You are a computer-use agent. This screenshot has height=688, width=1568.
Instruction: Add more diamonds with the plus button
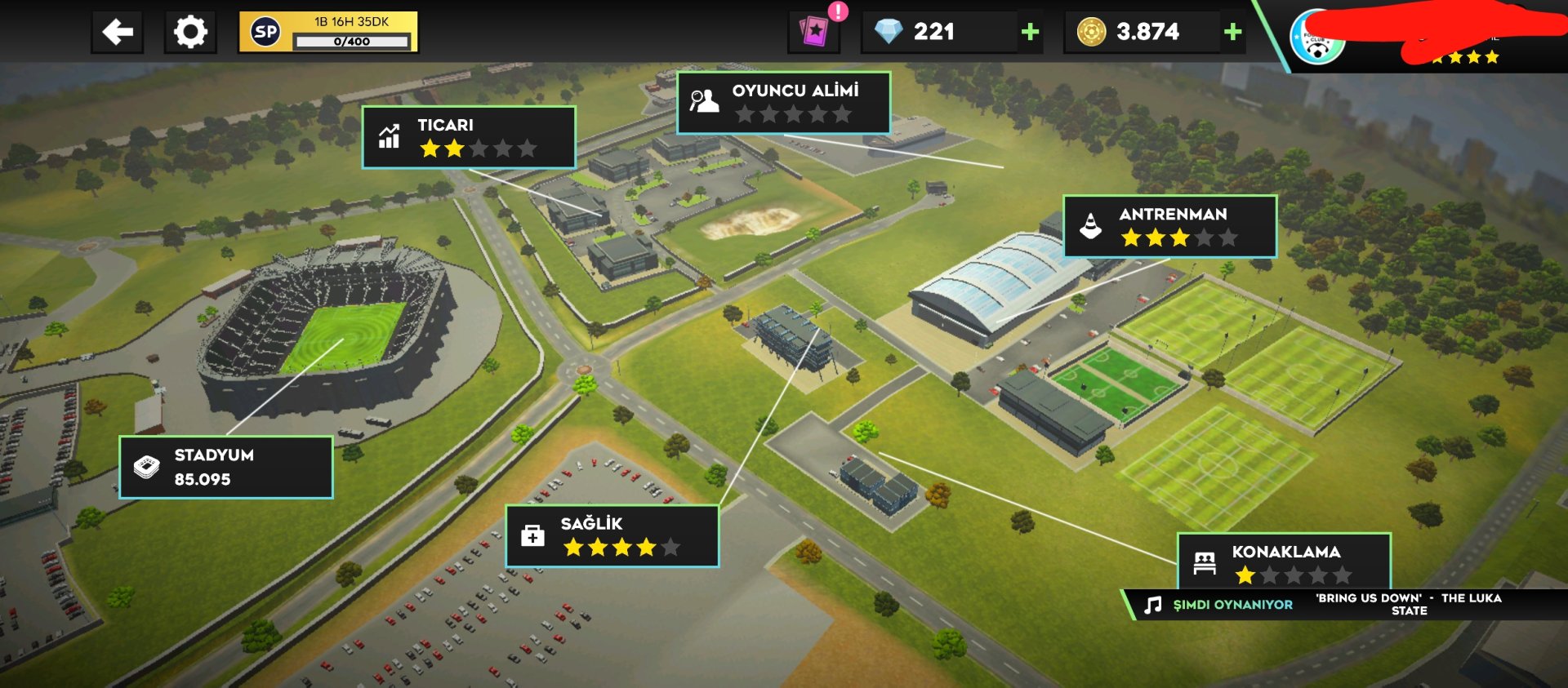tap(1031, 32)
